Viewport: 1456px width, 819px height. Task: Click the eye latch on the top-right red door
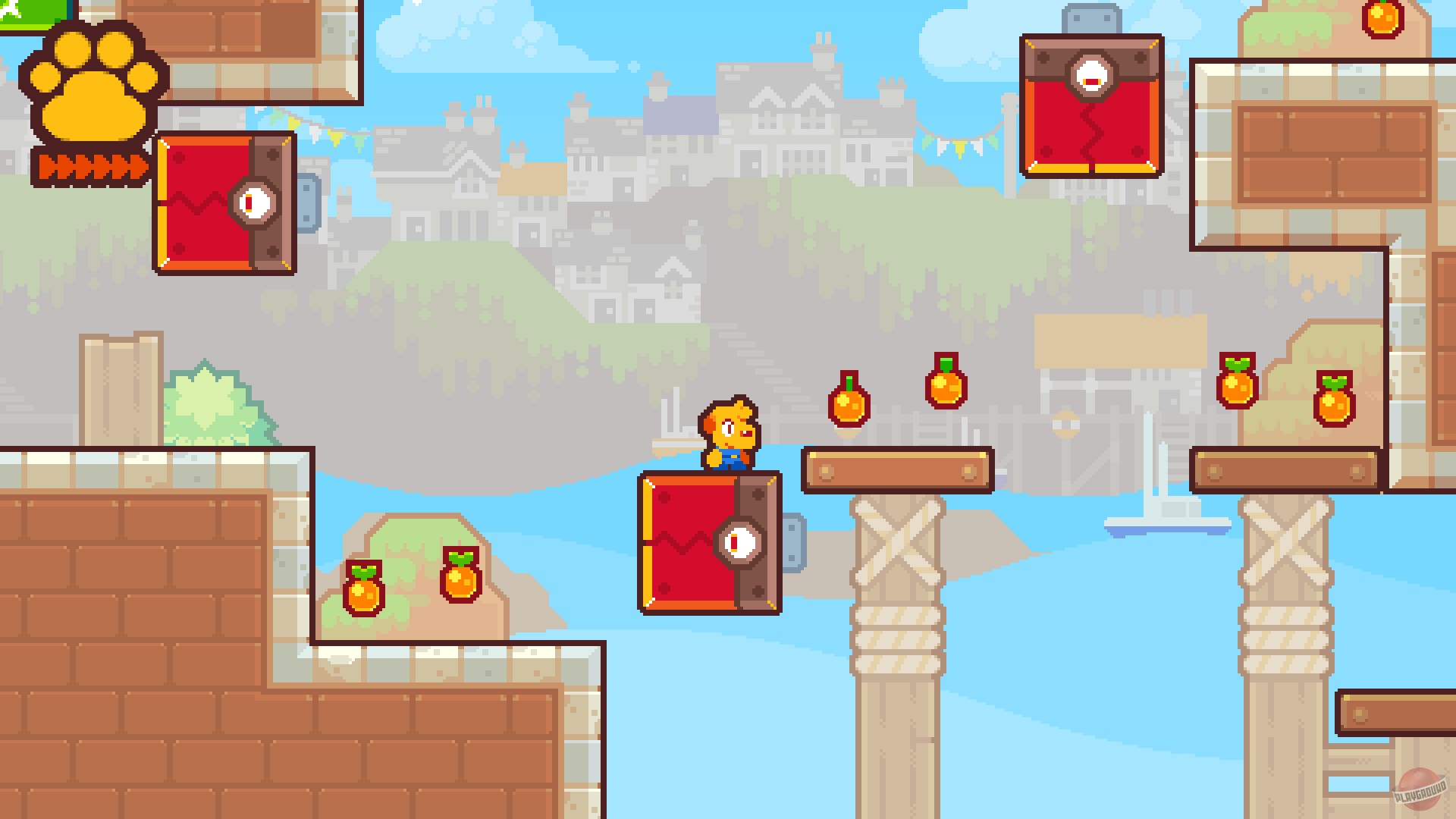[x=1092, y=74]
